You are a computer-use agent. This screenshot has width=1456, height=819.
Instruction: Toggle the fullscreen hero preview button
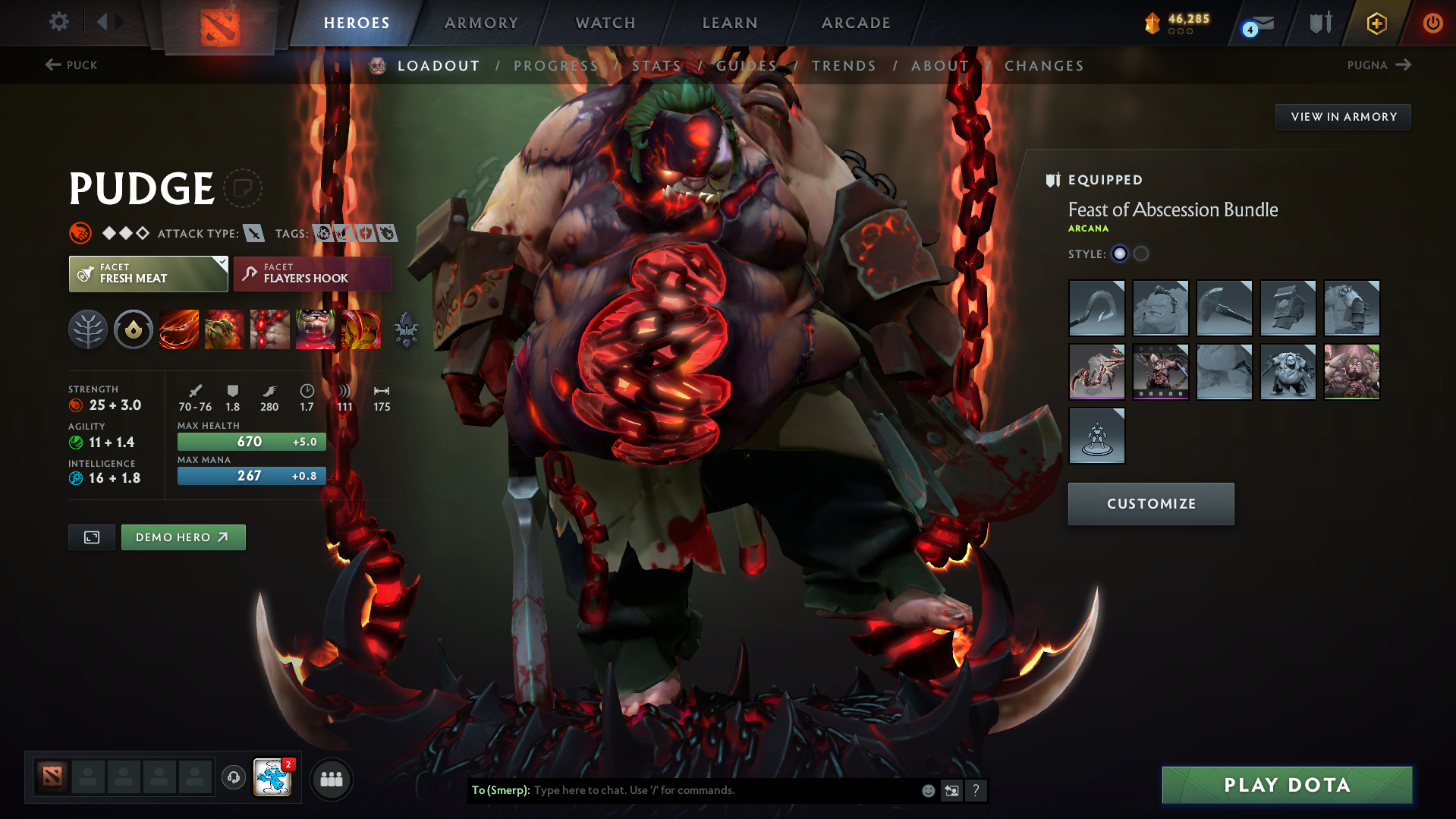(x=91, y=537)
